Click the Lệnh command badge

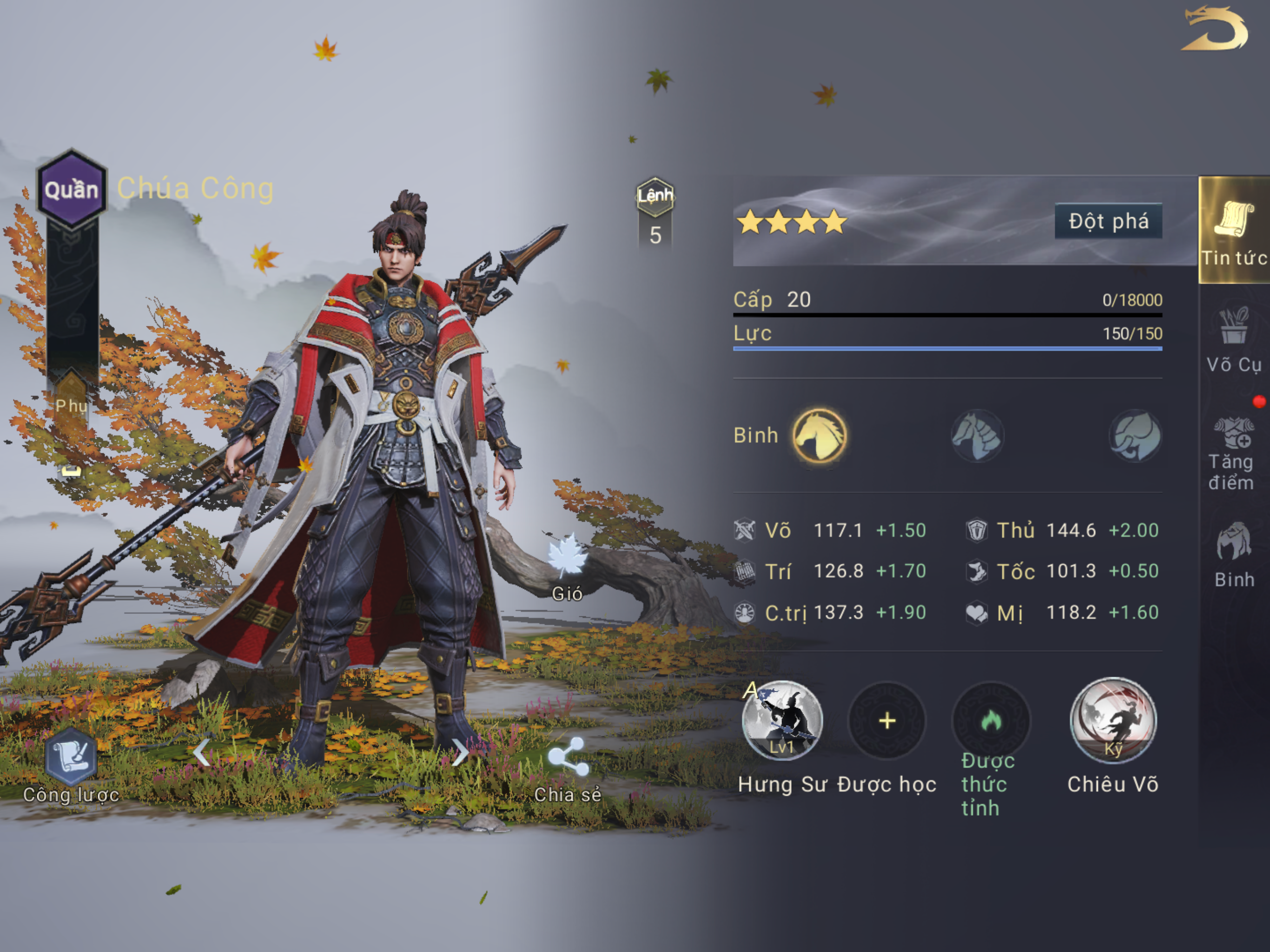(x=655, y=197)
